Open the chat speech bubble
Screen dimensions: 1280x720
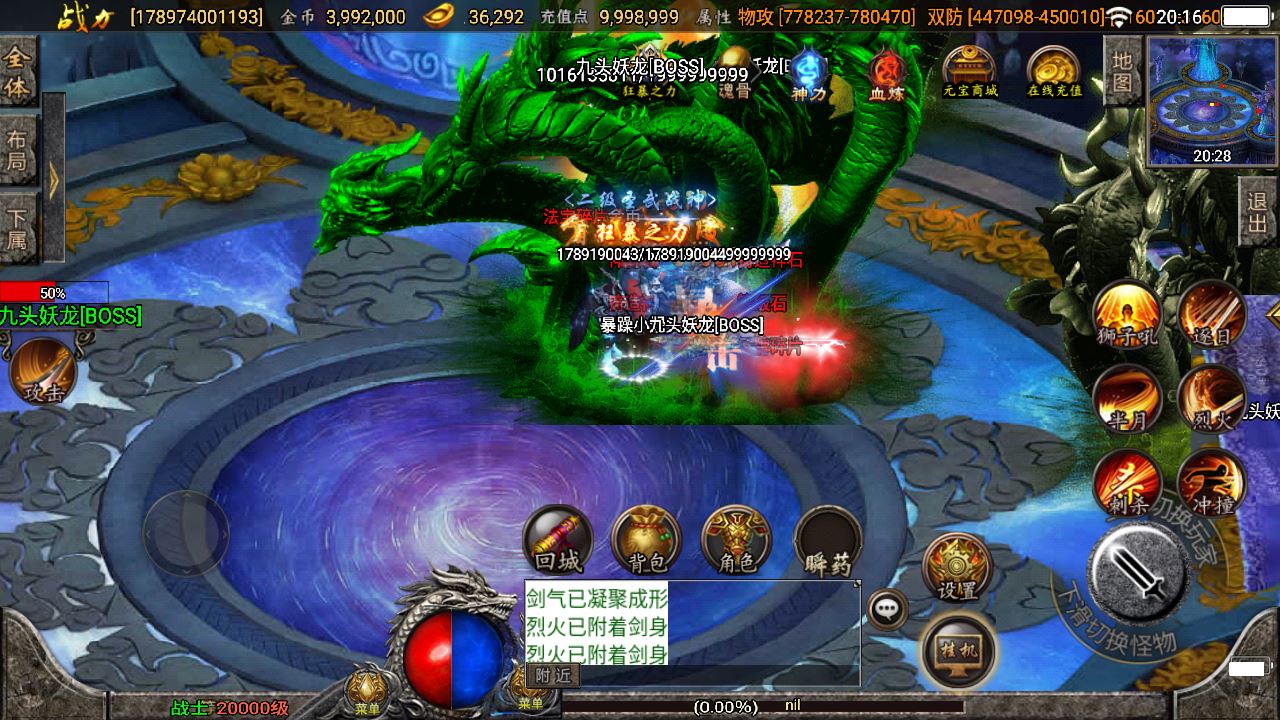click(x=887, y=608)
